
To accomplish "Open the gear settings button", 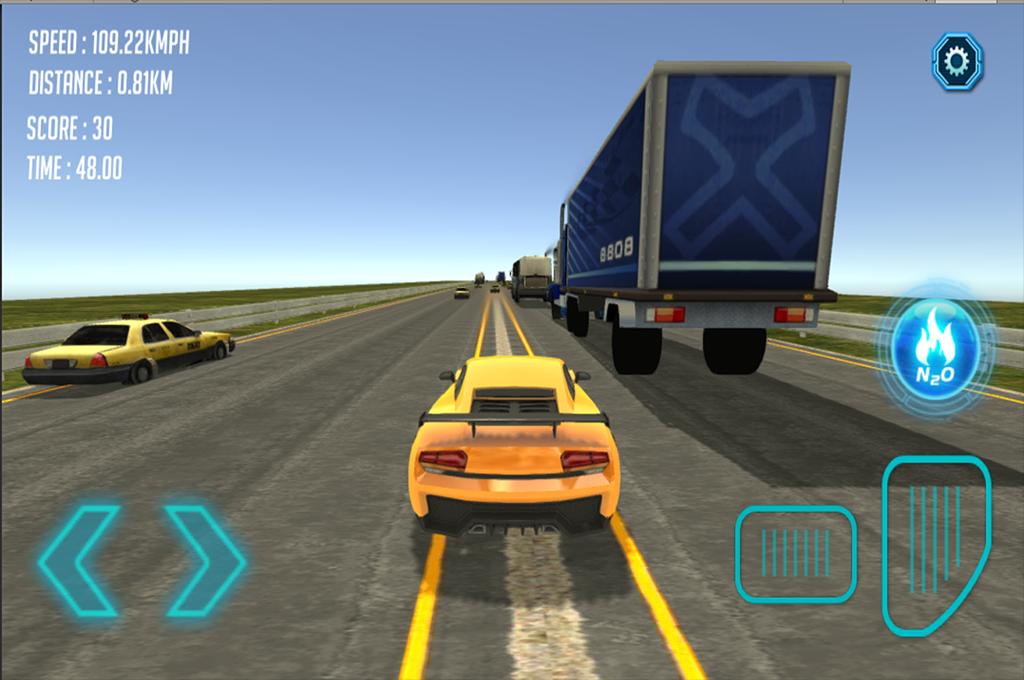I will point(957,62).
